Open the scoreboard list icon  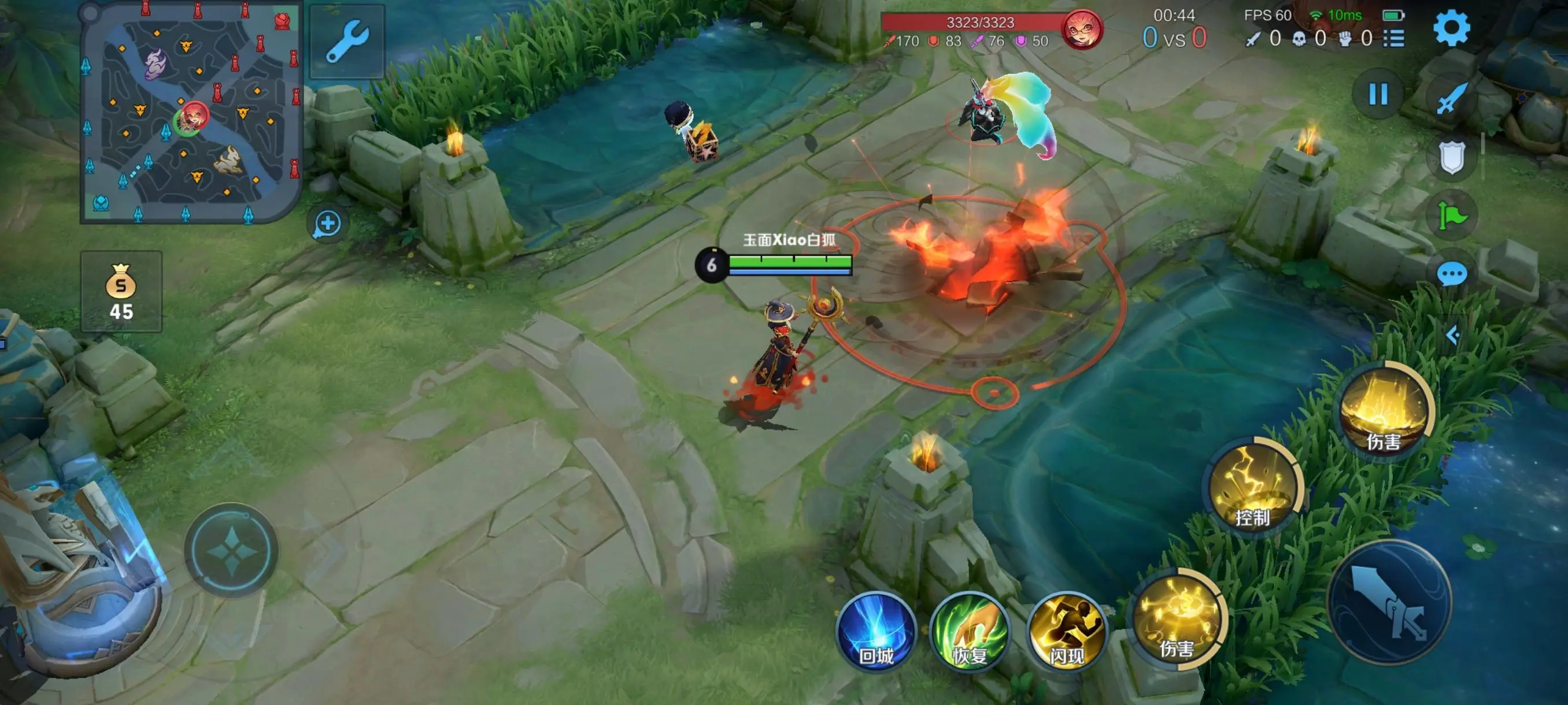pyautogui.click(x=1393, y=39)
